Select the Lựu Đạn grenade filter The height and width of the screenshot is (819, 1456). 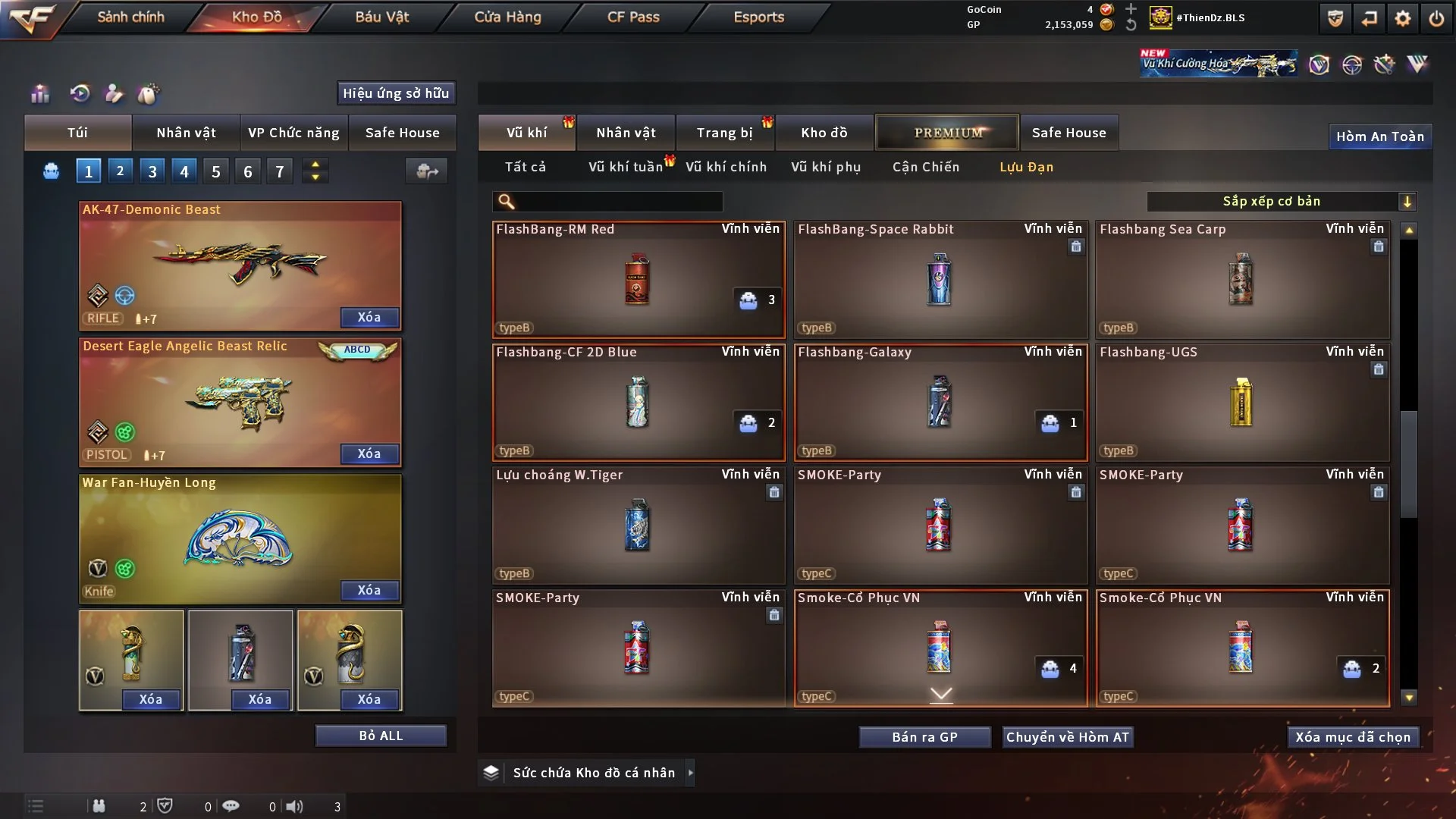(x=1026, y=167)
